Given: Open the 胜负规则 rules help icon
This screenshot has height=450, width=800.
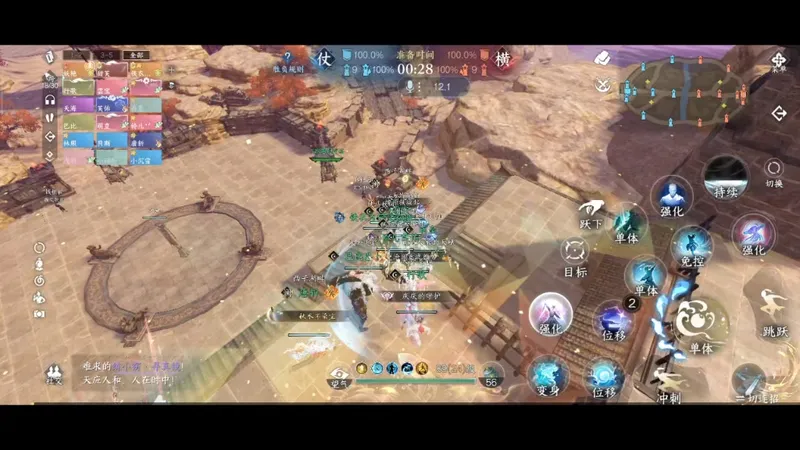Looking at the screenshot, I should pos(289,60).
